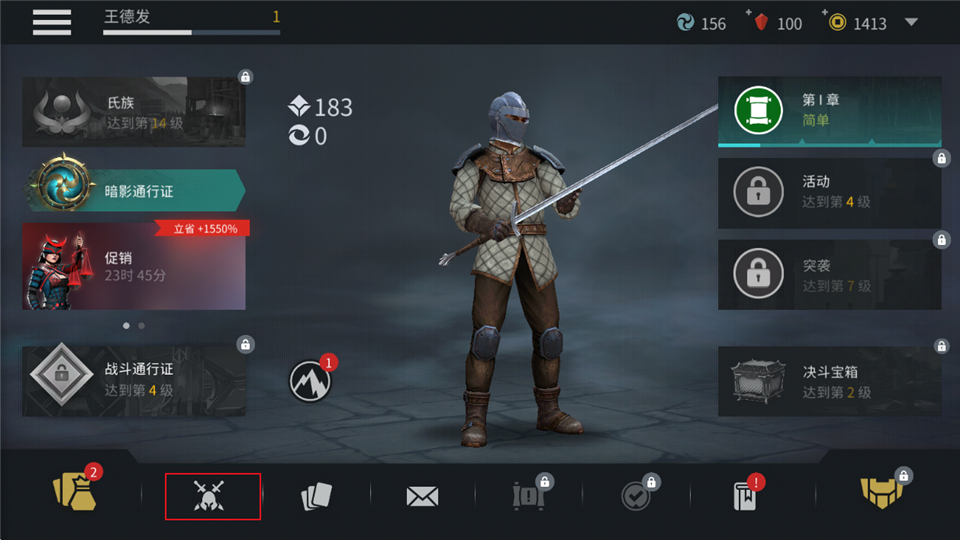
Task: Open the mail envelope inbox
Action: coord(423,496)
